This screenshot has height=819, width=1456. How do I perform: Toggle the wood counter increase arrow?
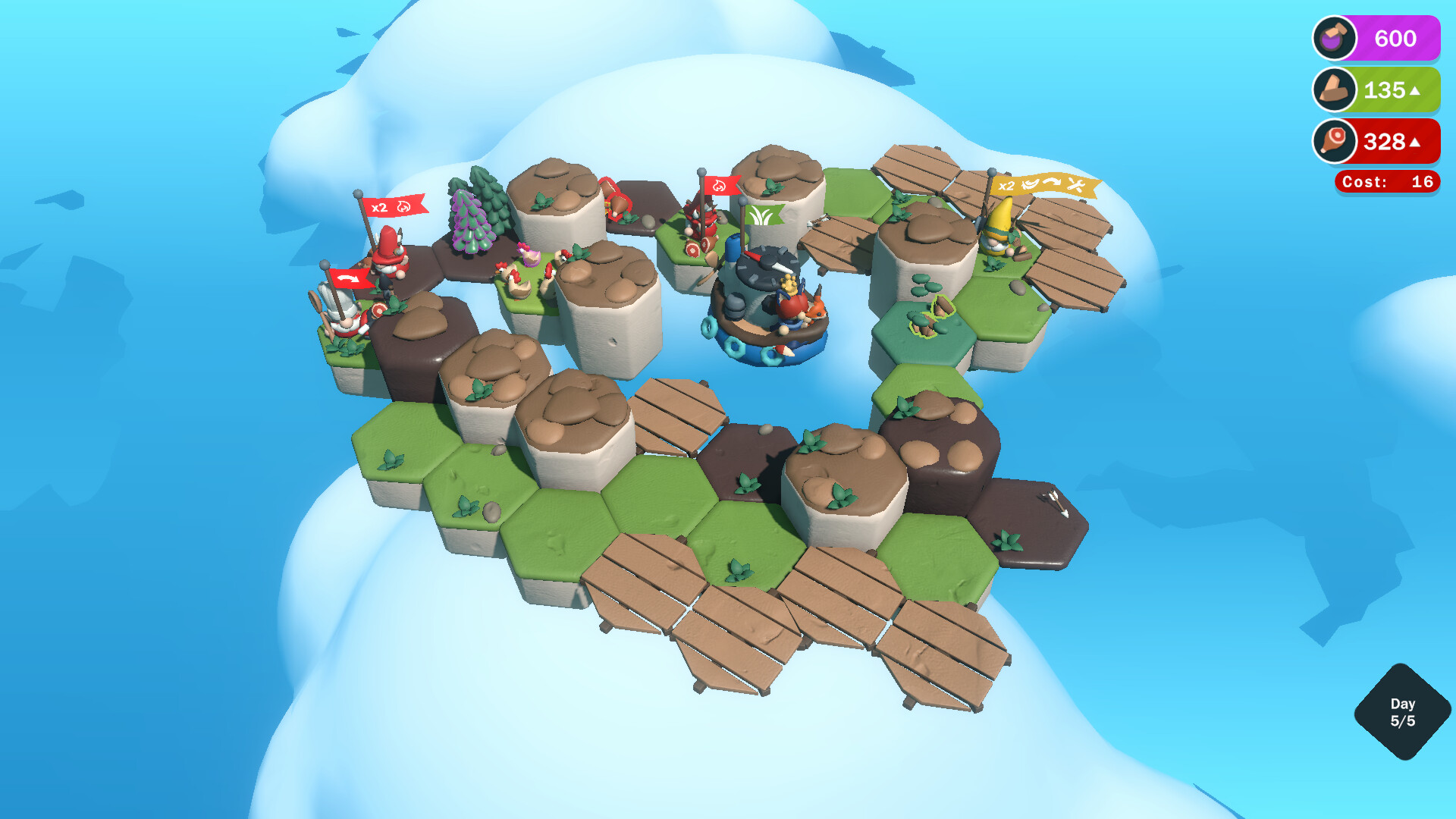pyautogui.click(x=1417, y=90)
